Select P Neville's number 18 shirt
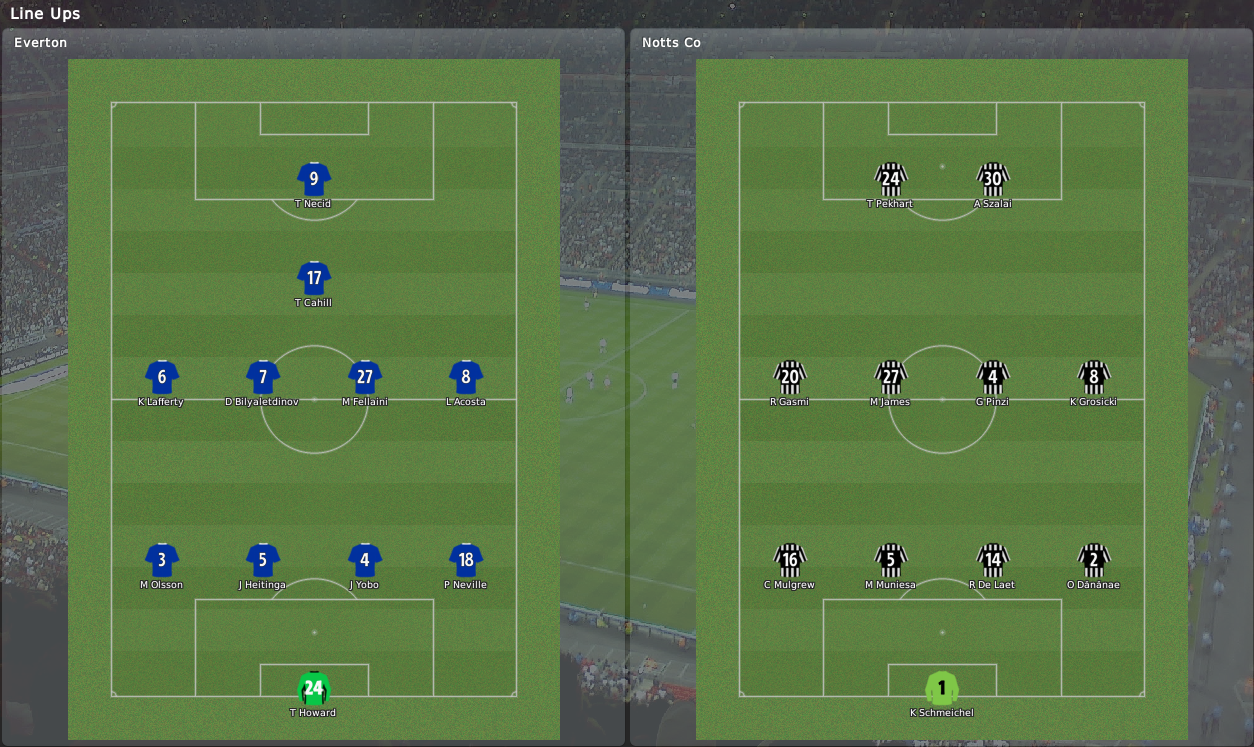 466,560
